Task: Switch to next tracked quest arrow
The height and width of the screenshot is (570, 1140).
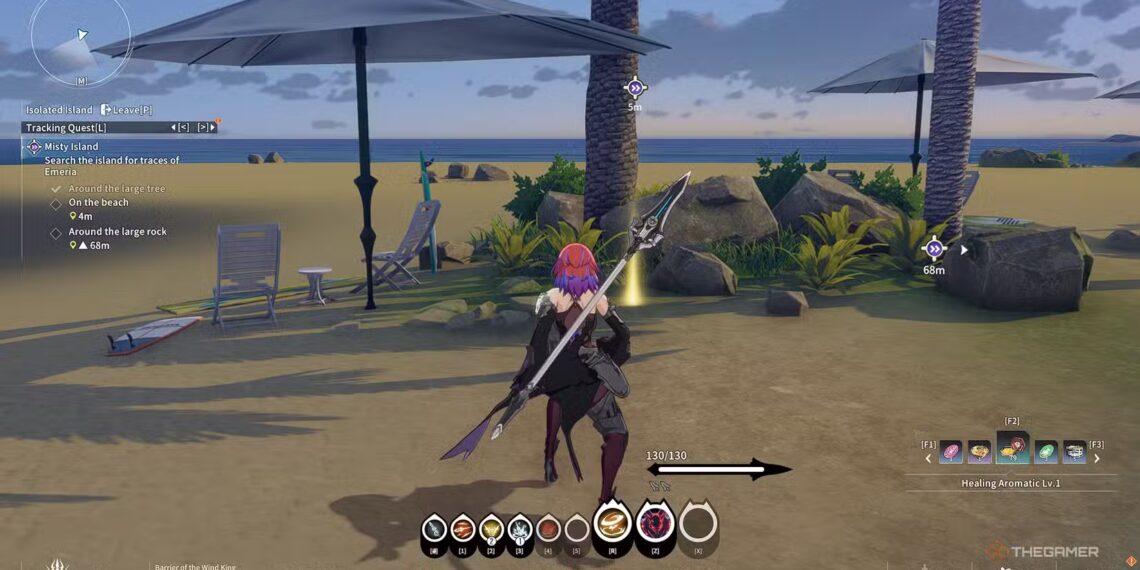Action: (203, 128)
